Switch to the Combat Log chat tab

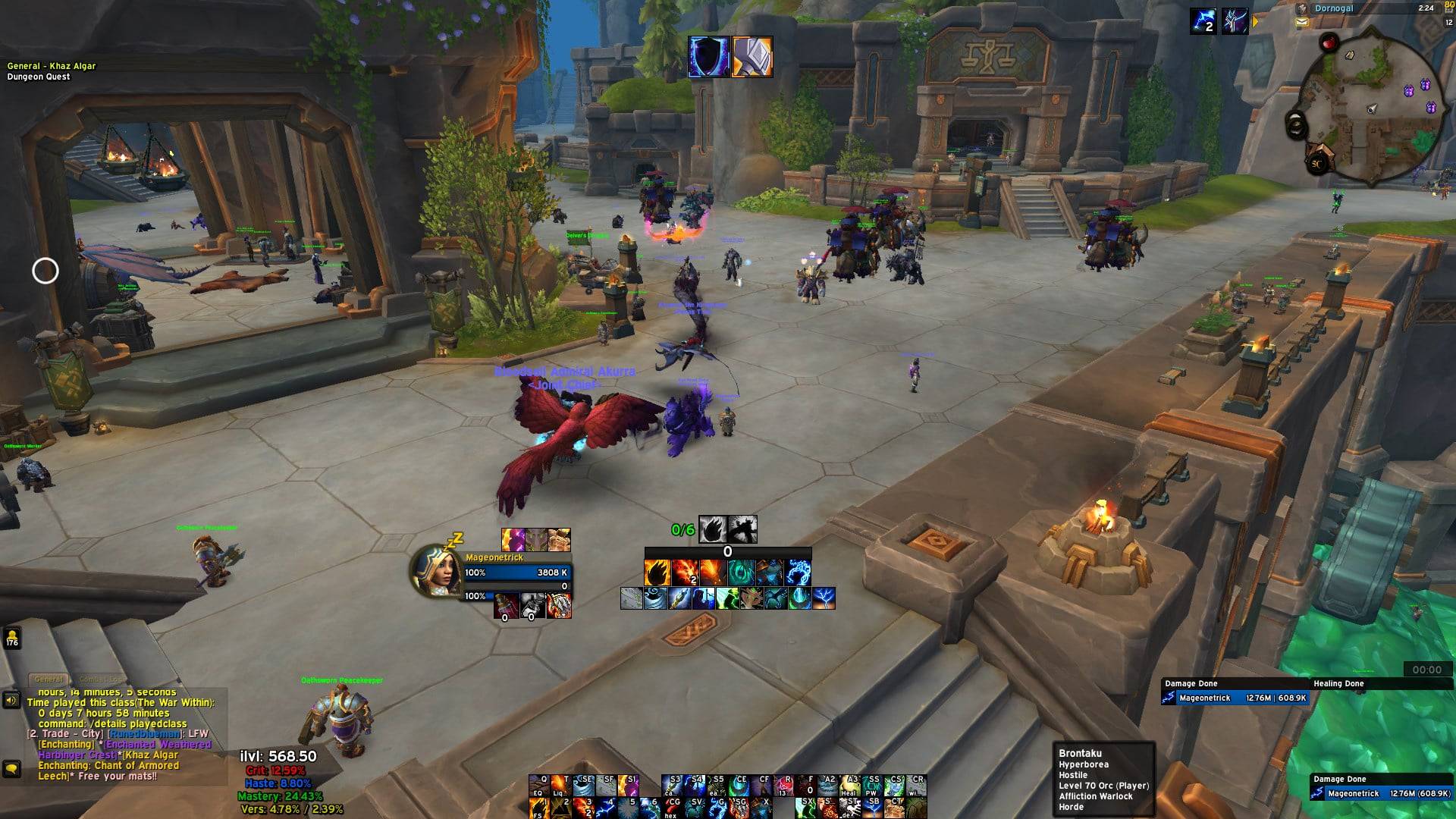point(100,679)
